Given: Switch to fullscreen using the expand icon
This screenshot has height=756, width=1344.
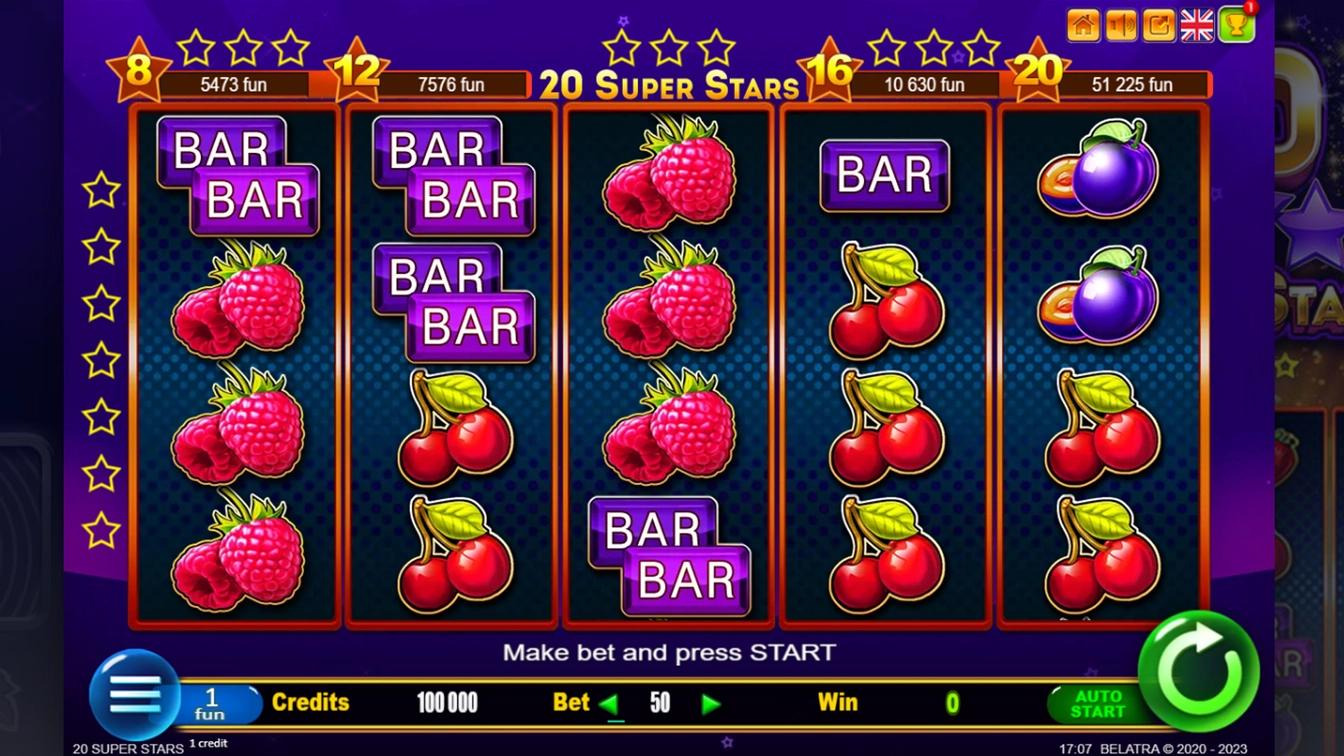Looking at the screenshot, I should tap(1159, 26).
